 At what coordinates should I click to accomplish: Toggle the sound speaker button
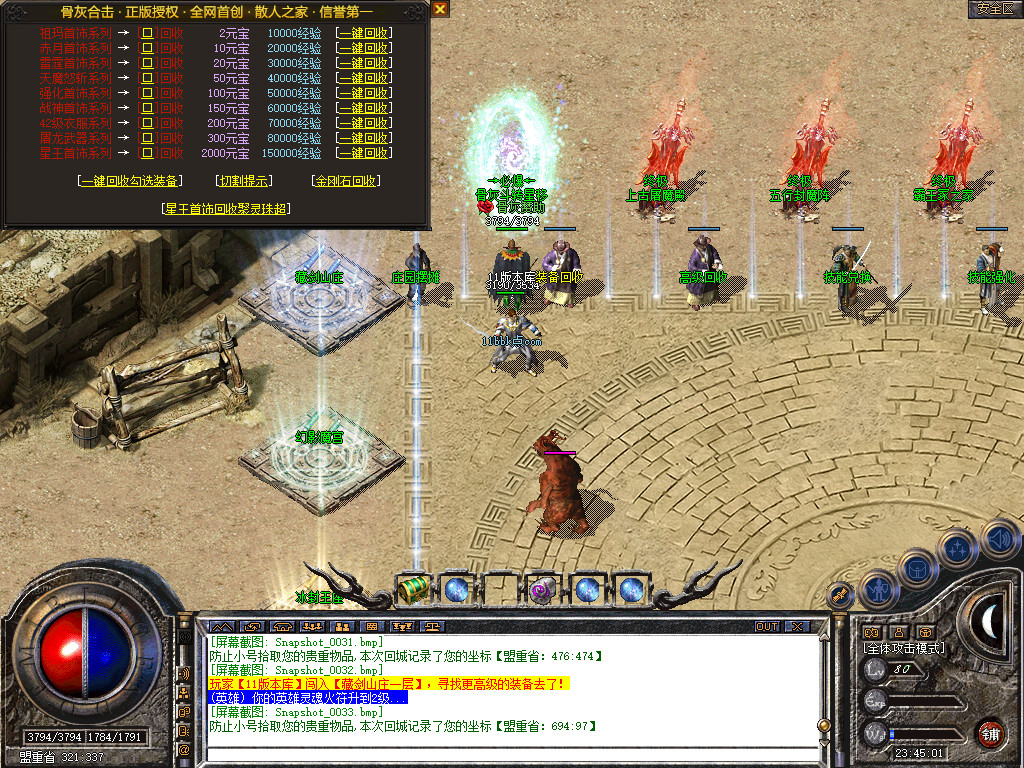click(998, 539)
